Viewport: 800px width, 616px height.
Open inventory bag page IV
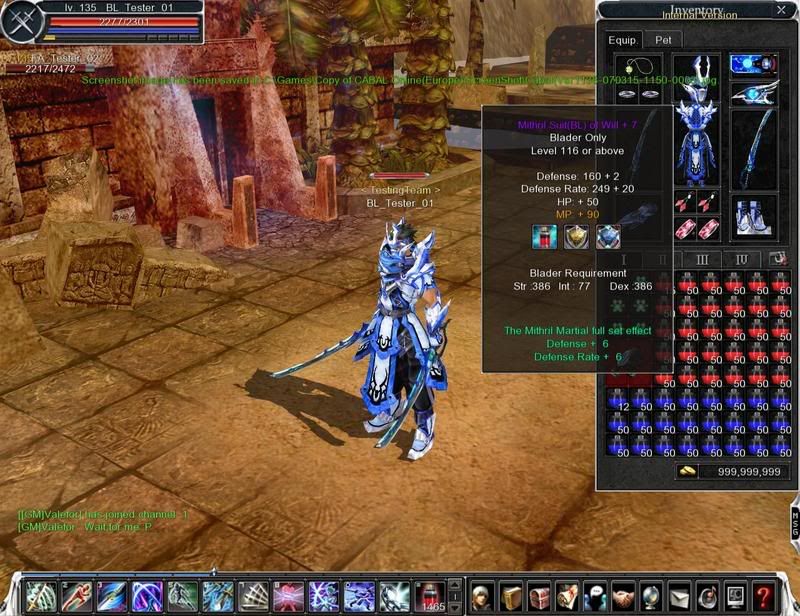[x=741, y=260]
